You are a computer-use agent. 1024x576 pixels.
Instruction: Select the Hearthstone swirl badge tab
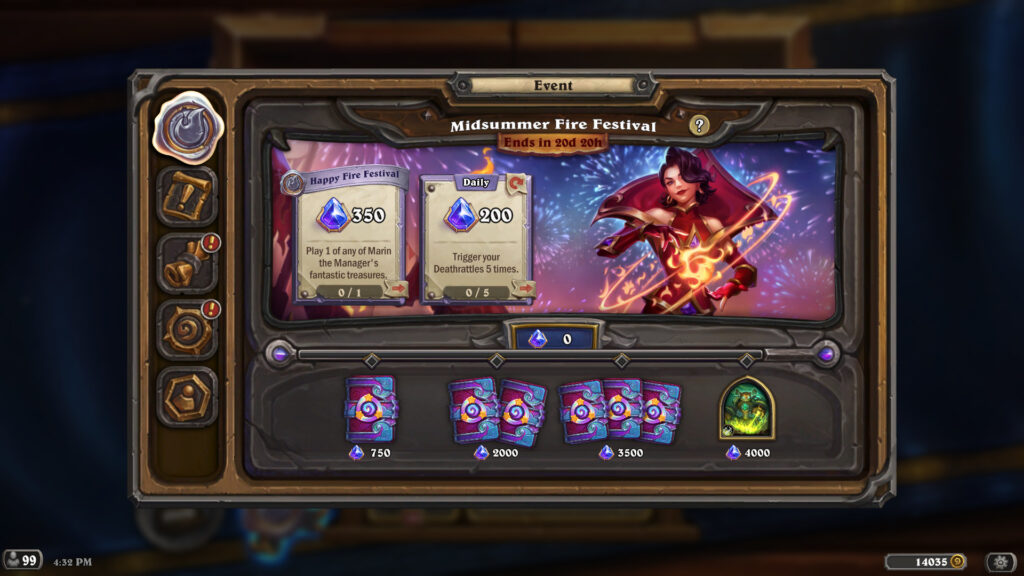tap(187, 330)
